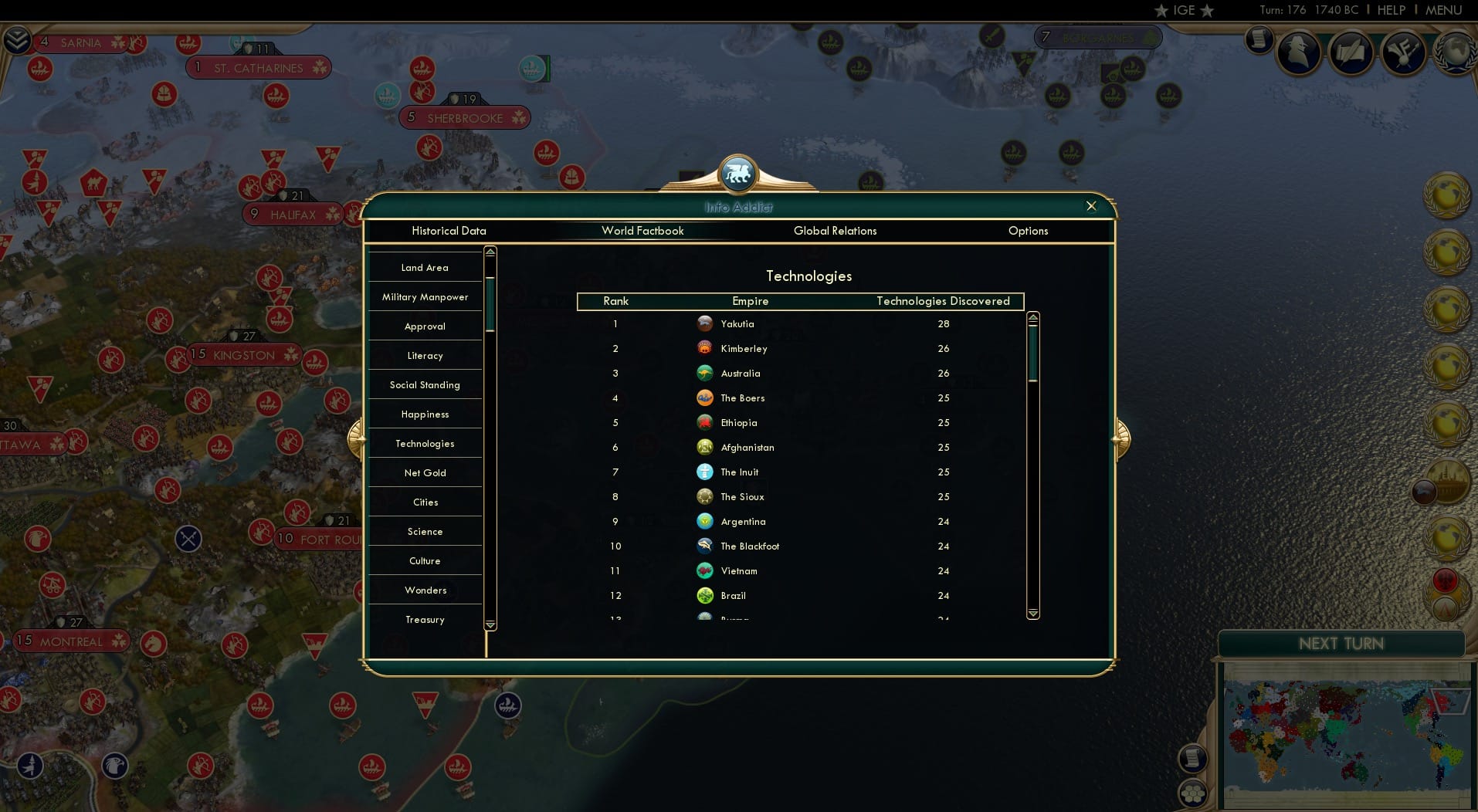Open the MENU in the top bar
Screen dimensions: 1478x812
[x=1446, y=10]
